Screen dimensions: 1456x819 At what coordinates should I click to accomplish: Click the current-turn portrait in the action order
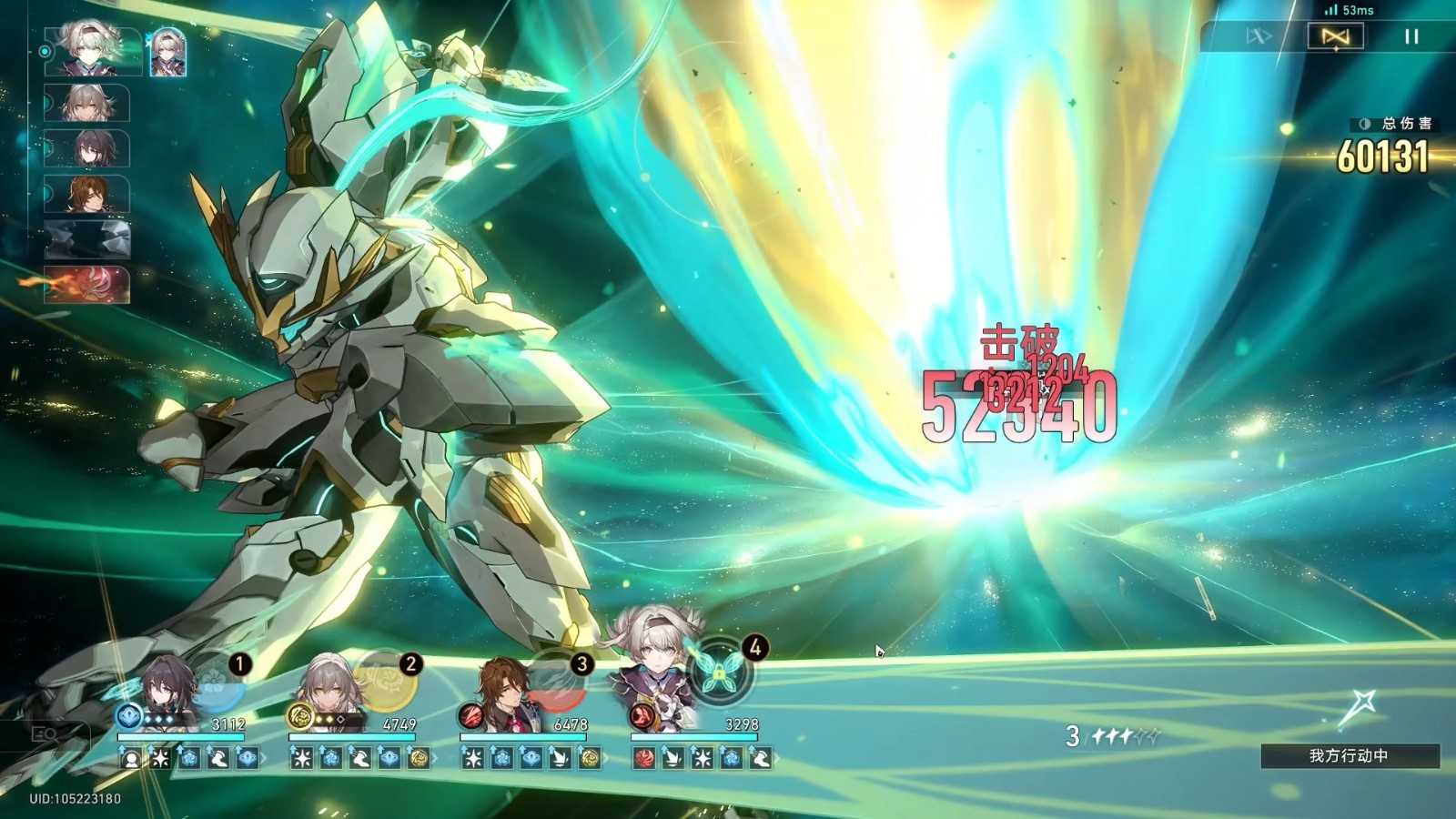[x=88, y=49]
